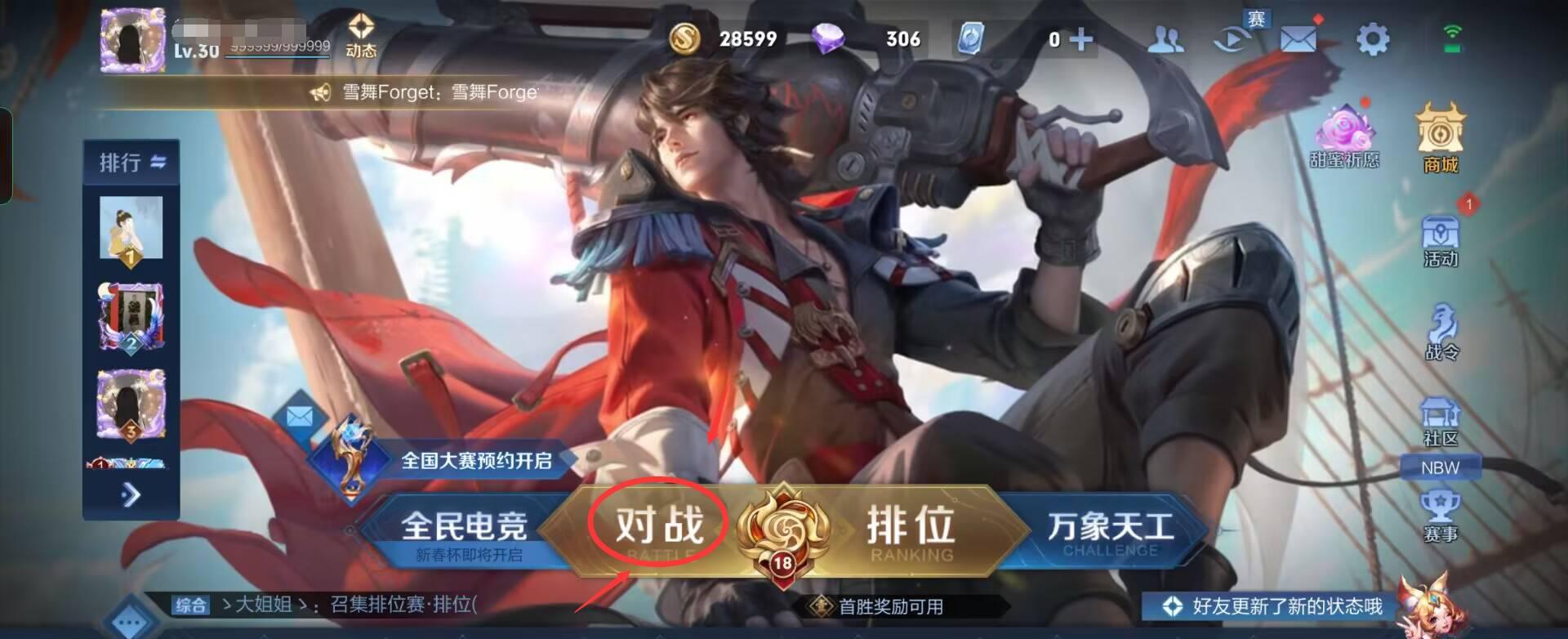This screenshot has width=1568, height=639.
Task: Expand the 排行 ranking list via arrow
Action: point(131,494)
